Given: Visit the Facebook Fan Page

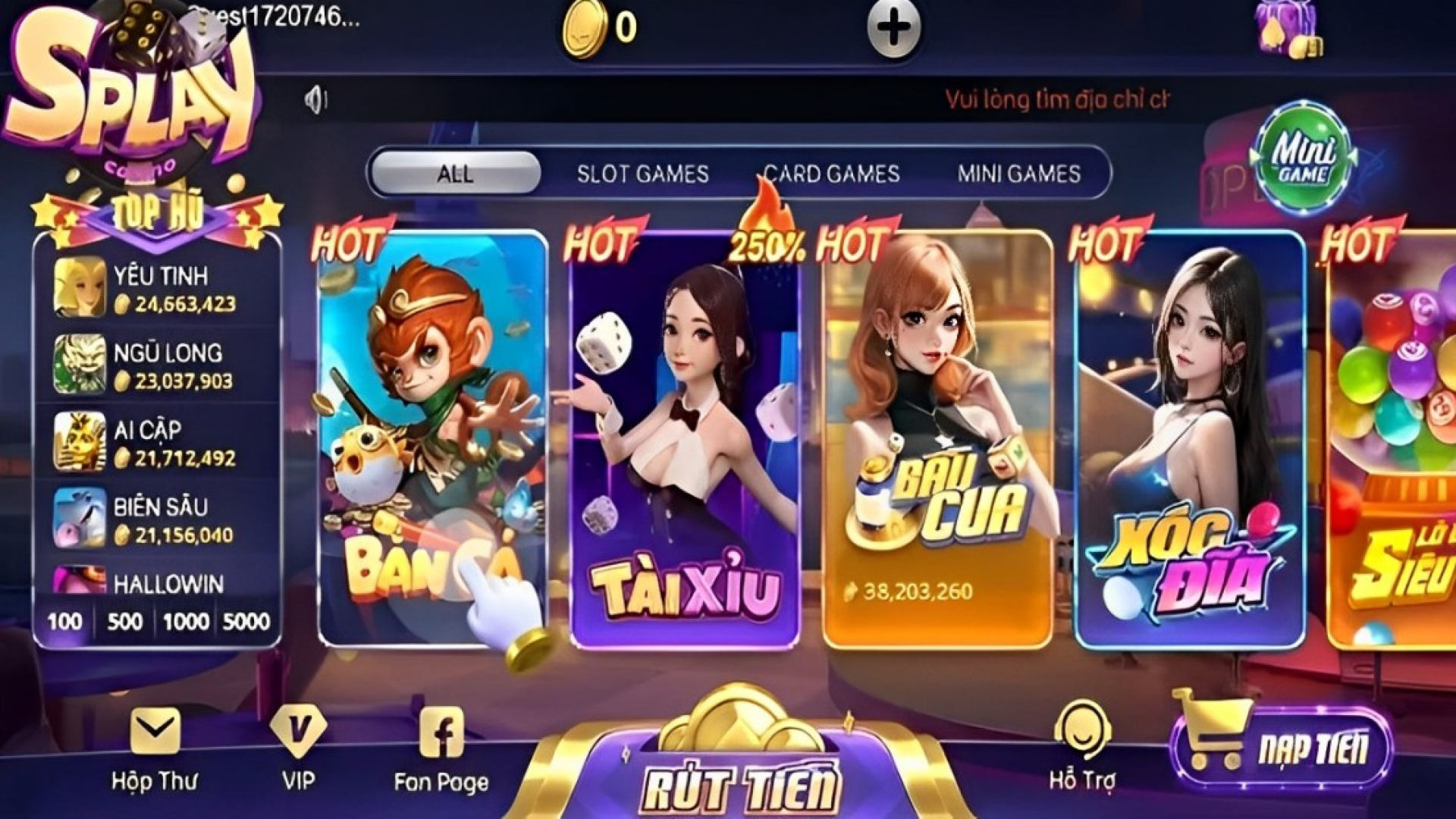Looking at the screenshot, I should click(441, 748).
